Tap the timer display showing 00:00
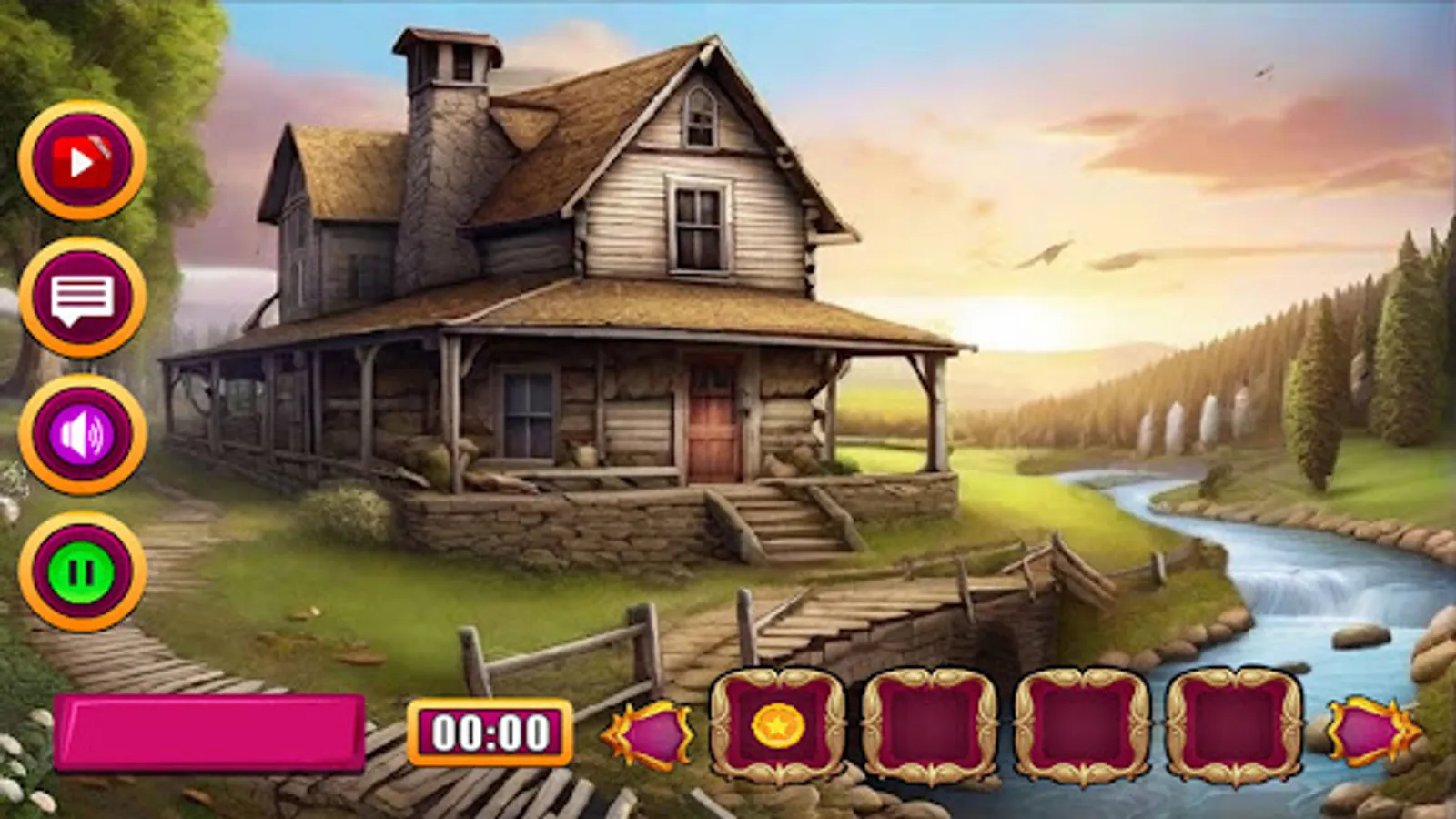This screenshot has height=819, width=1456. (491, 728)
